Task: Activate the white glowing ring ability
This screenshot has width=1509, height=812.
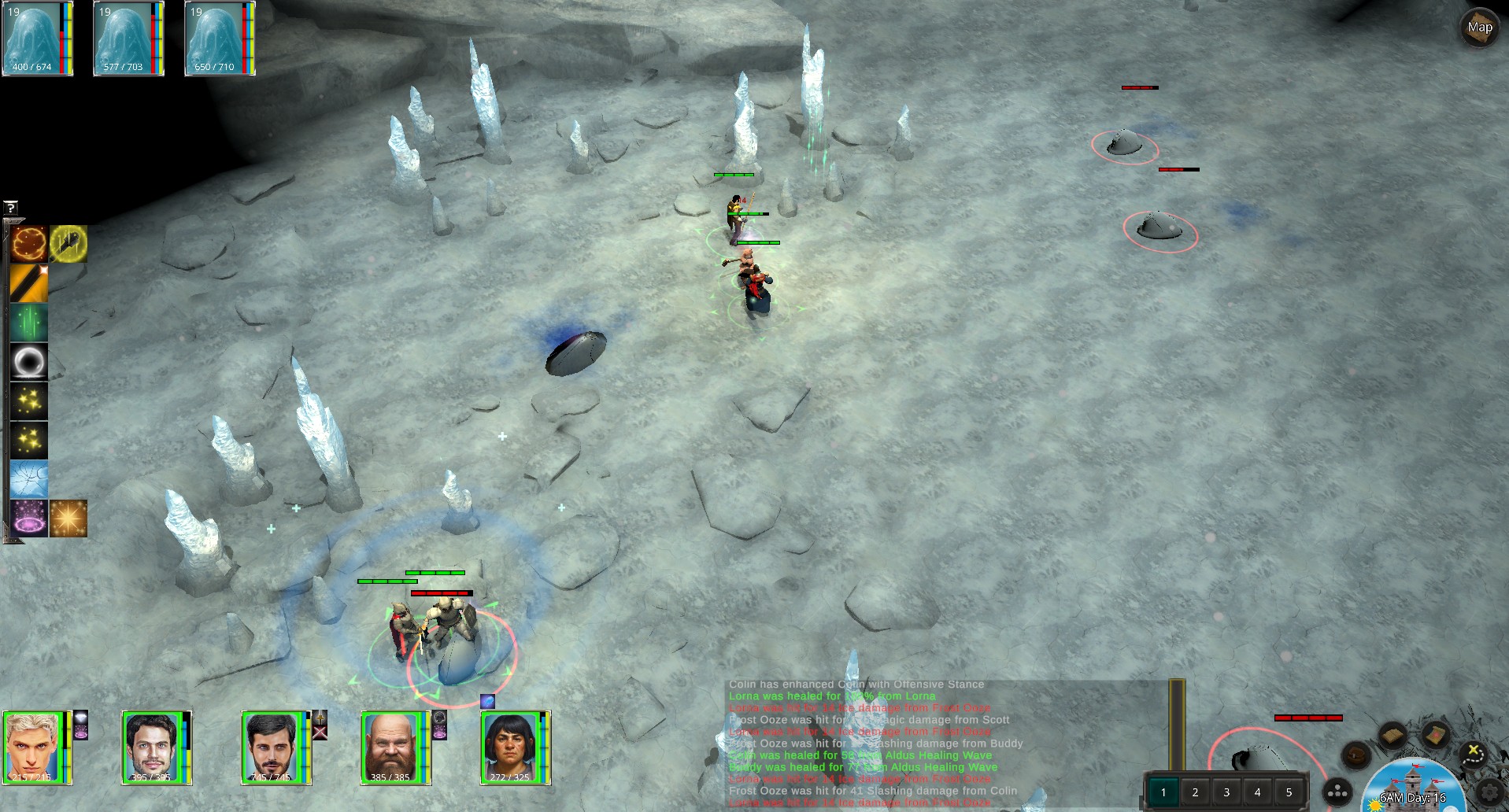Action: pos(29,362)
